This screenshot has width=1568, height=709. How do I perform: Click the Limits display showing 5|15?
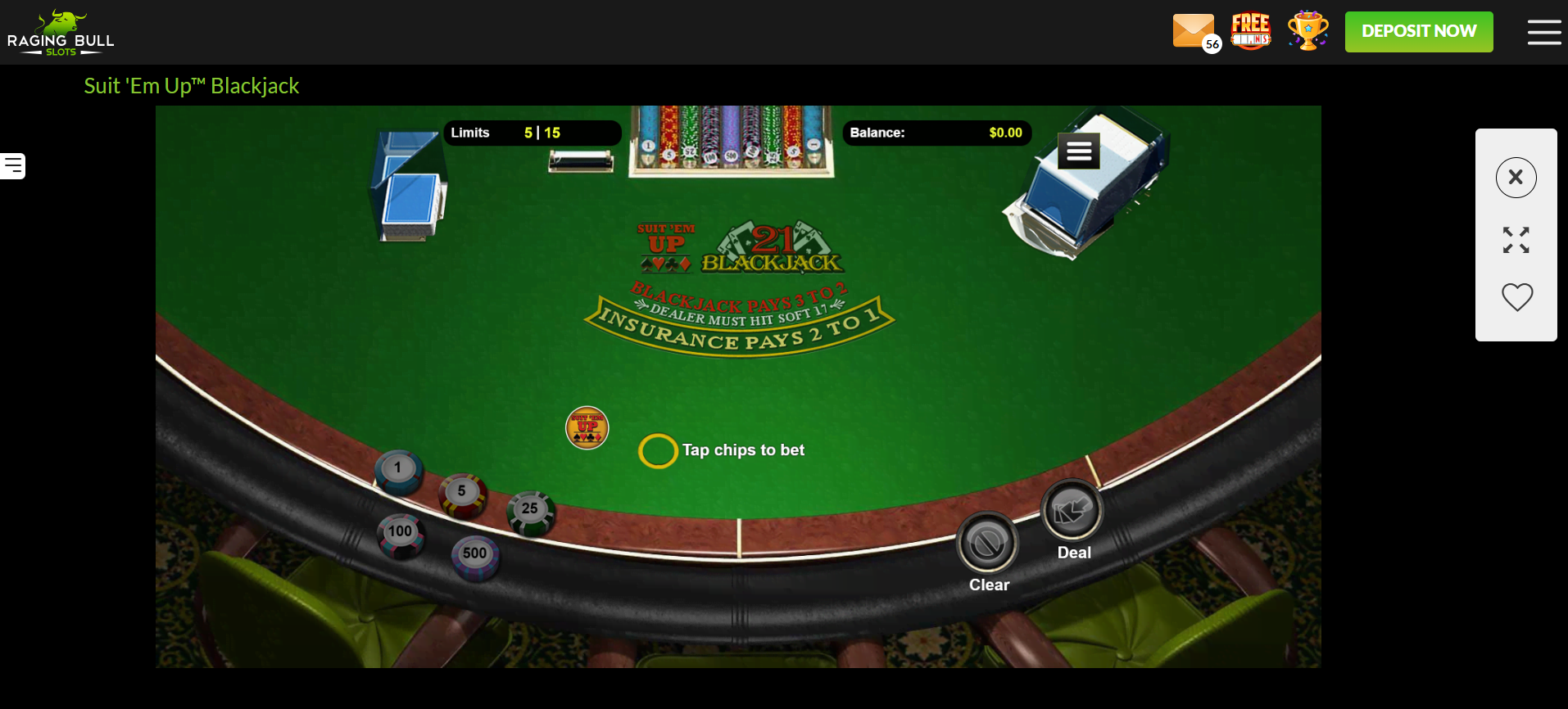[532, 132]
